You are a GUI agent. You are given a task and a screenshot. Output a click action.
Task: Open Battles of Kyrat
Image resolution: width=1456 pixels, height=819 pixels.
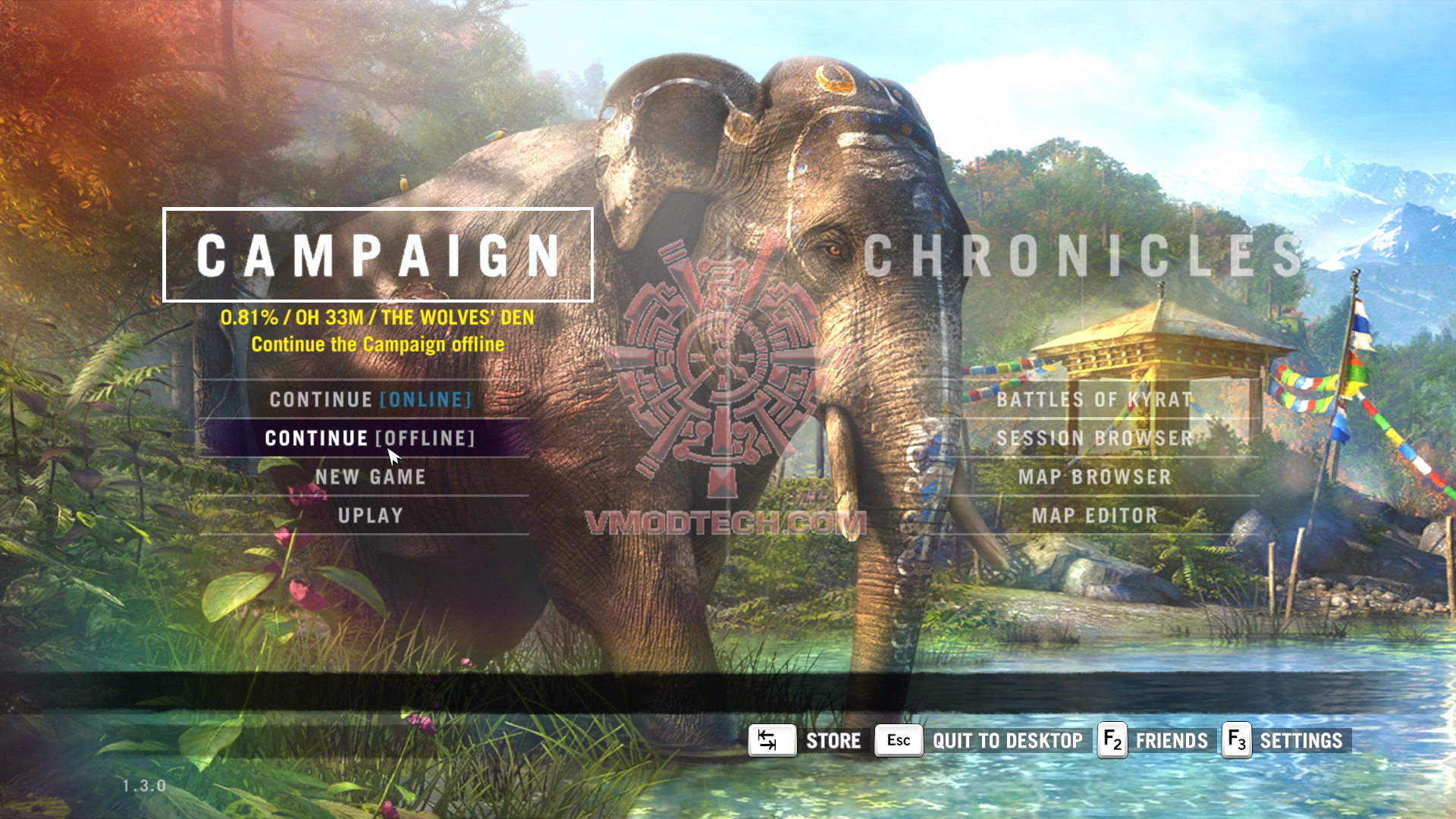(x=1094, y=400)
